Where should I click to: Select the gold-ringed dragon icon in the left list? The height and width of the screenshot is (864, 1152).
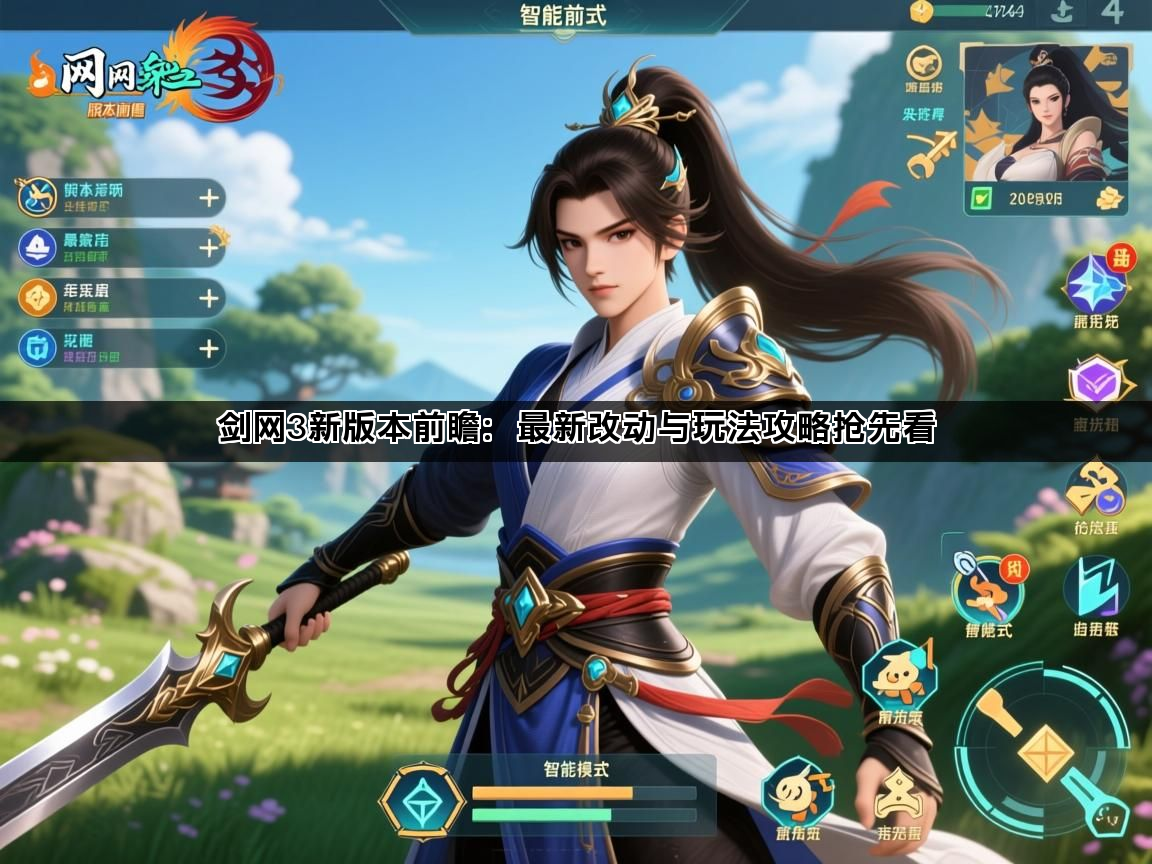pos(37,198)
